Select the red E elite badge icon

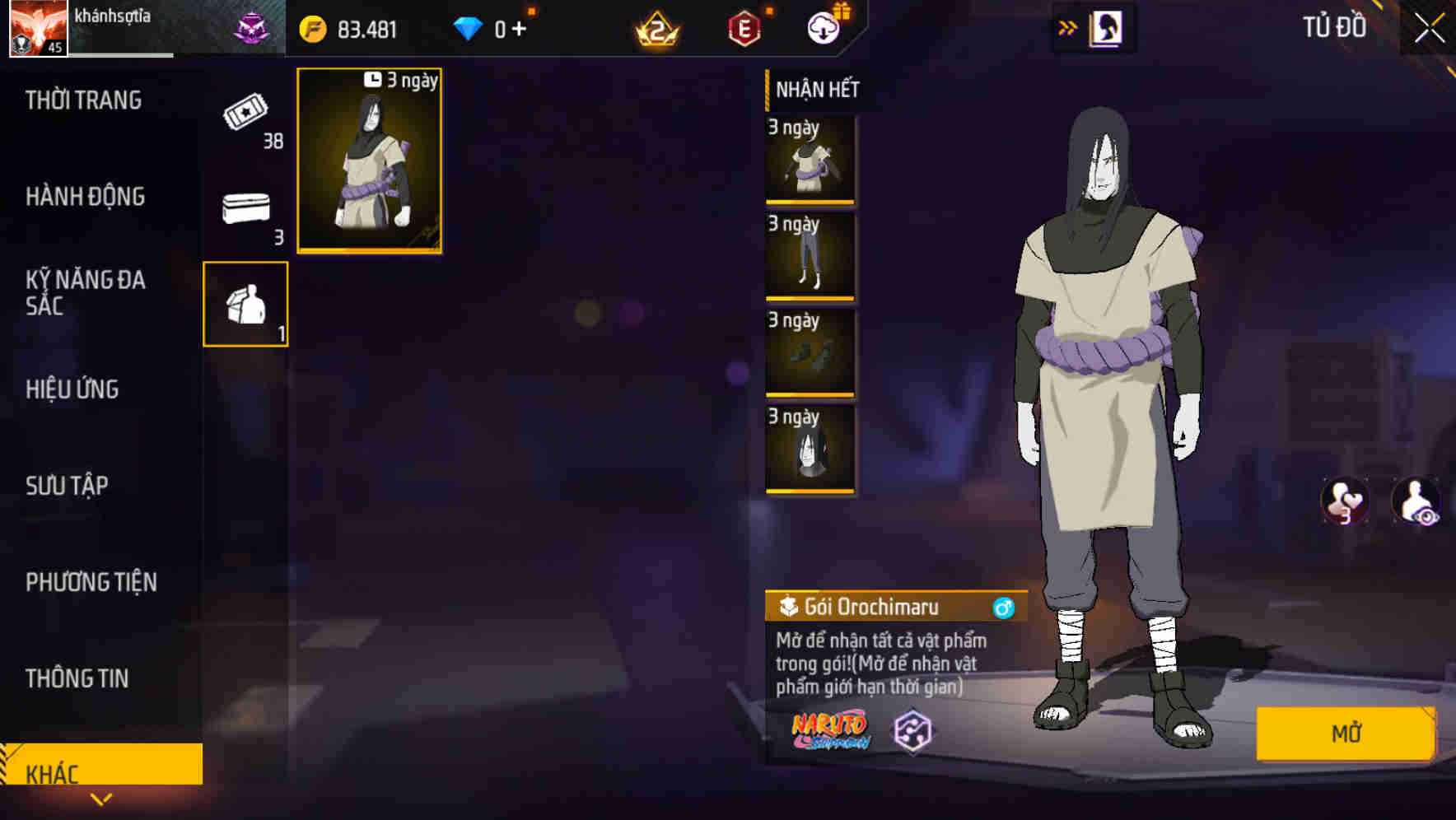click(x=745, y=26)
